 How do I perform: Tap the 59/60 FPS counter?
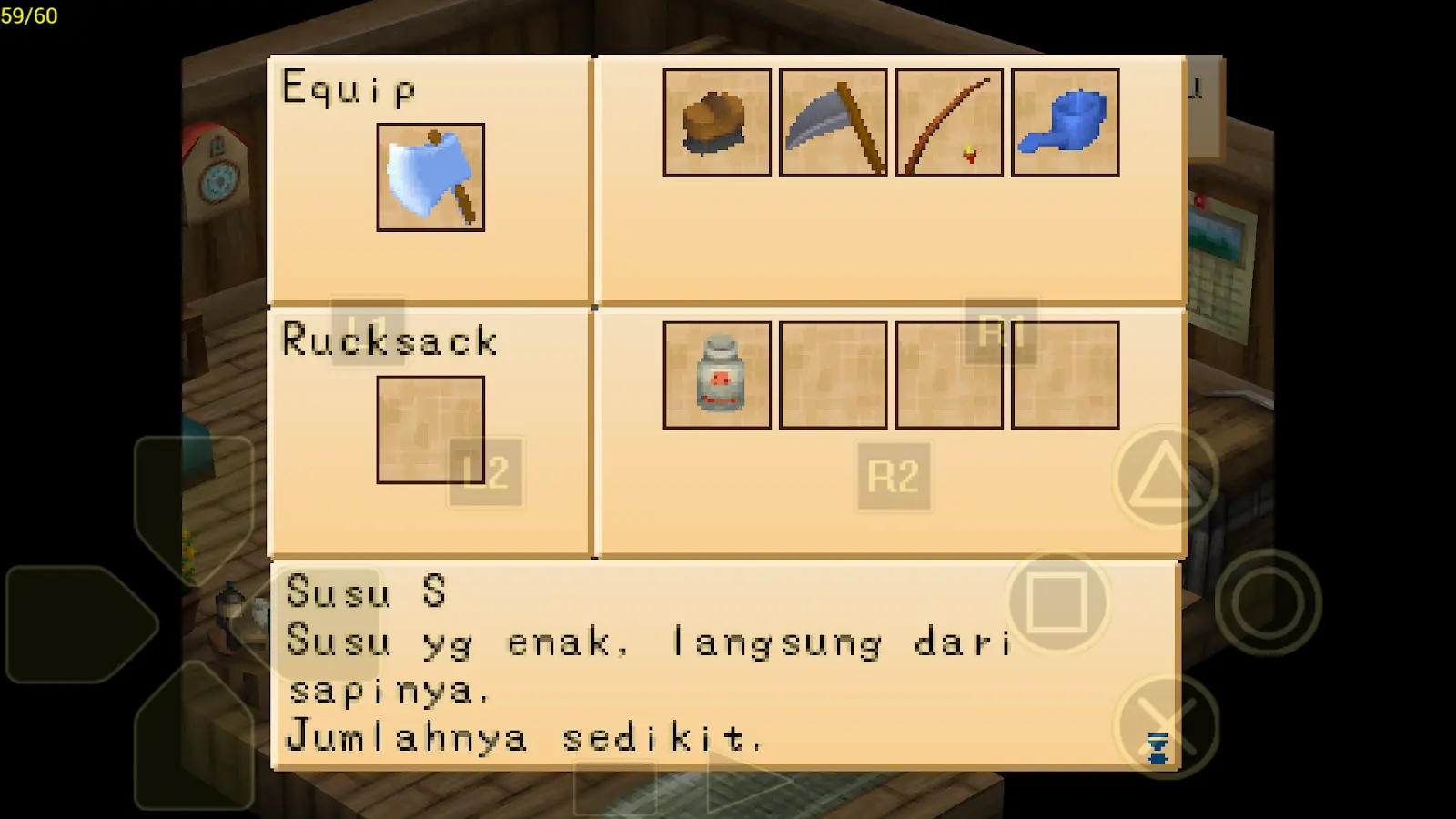point(29,14)
